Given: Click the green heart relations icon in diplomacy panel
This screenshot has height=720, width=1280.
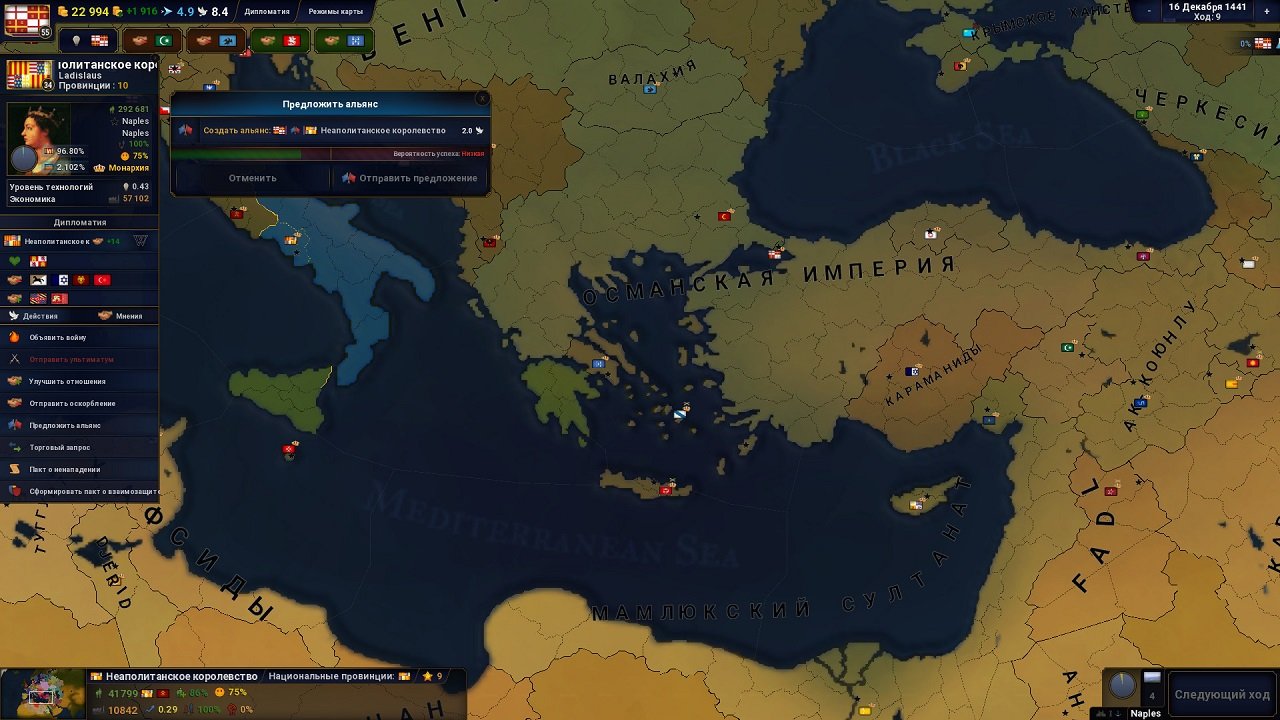Looking at the screenshot, I should (x=14, y=261).
